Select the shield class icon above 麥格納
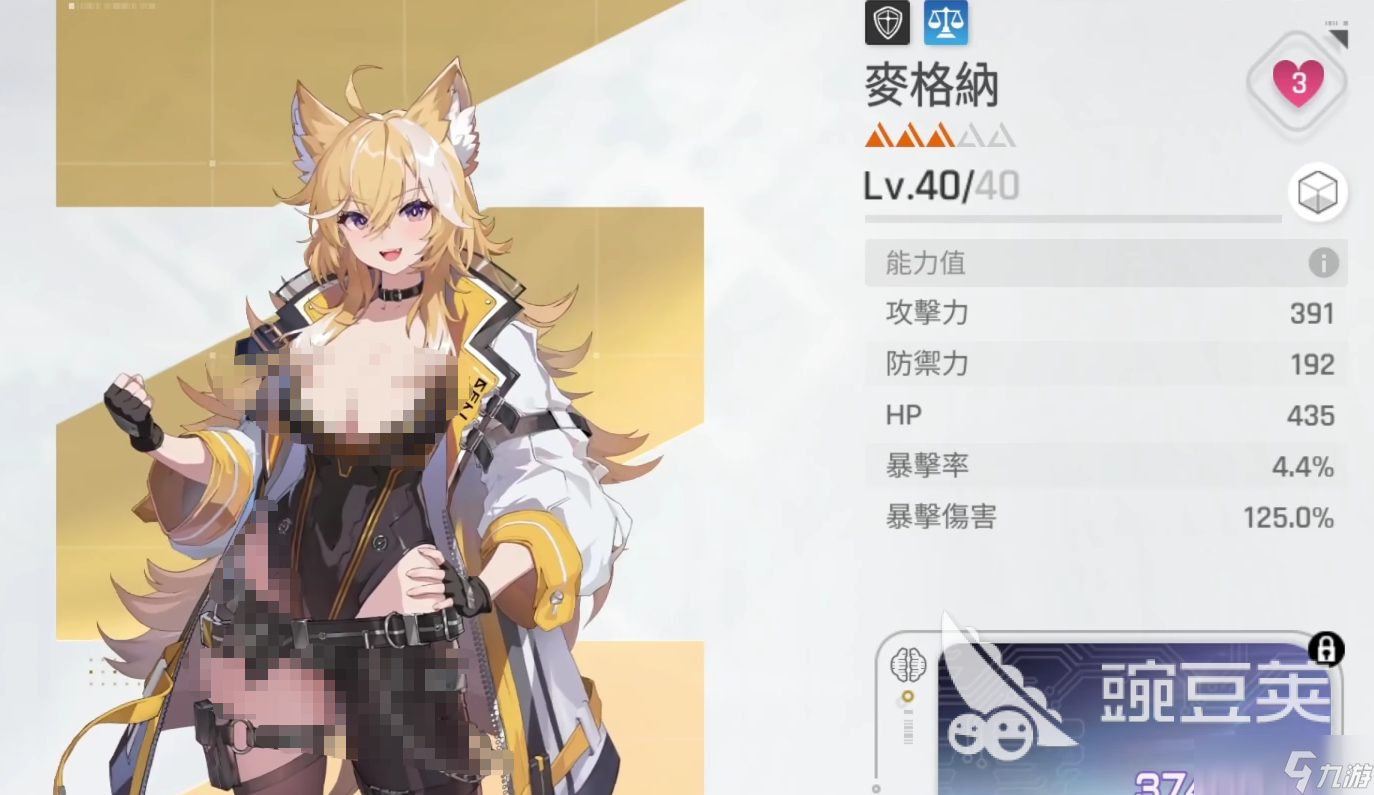Image resolution: width=1374 pixels, height=795 pixels. pyautogui.click(x=886, y=22)
